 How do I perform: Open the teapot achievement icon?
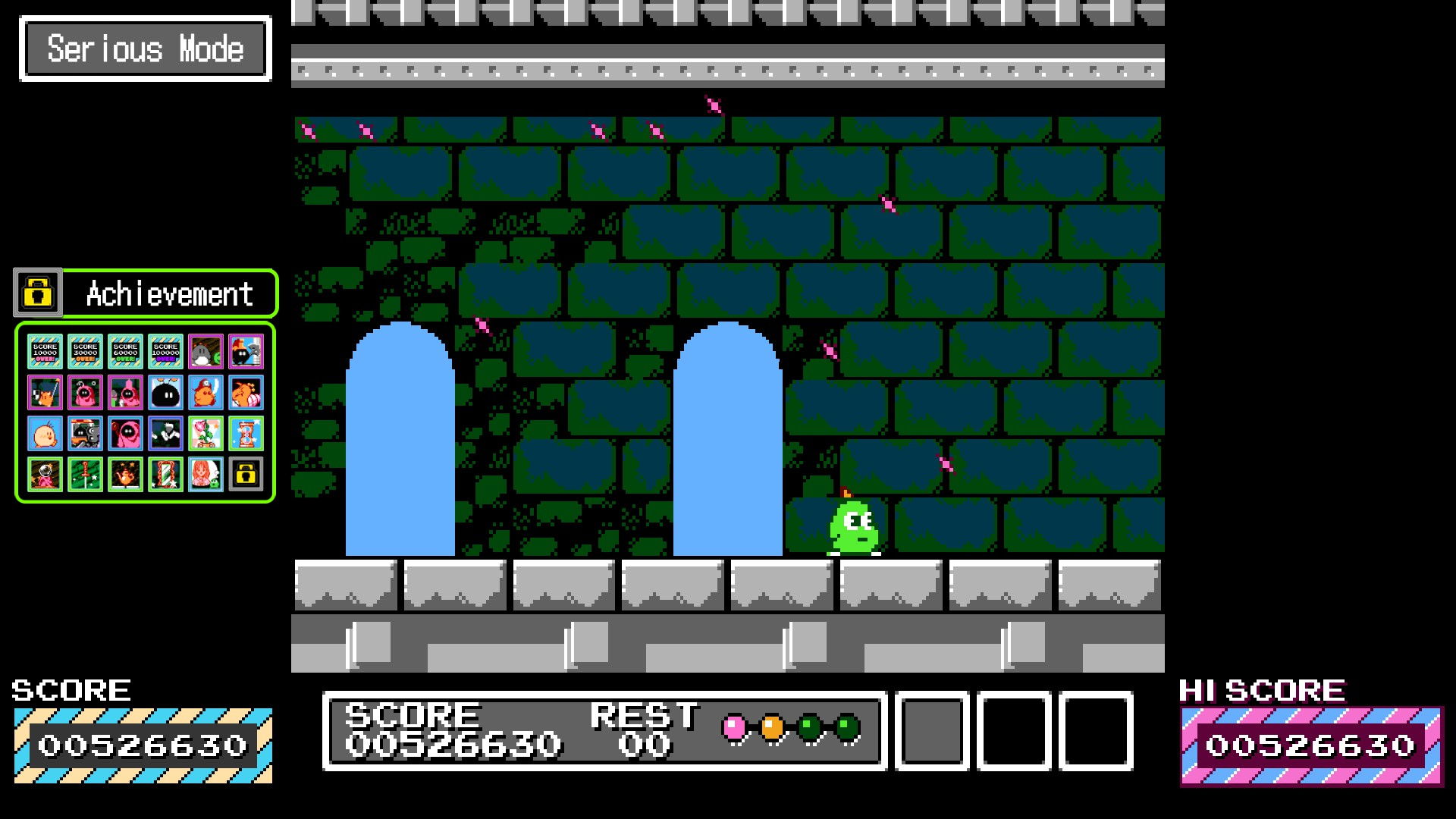(125, 475)
